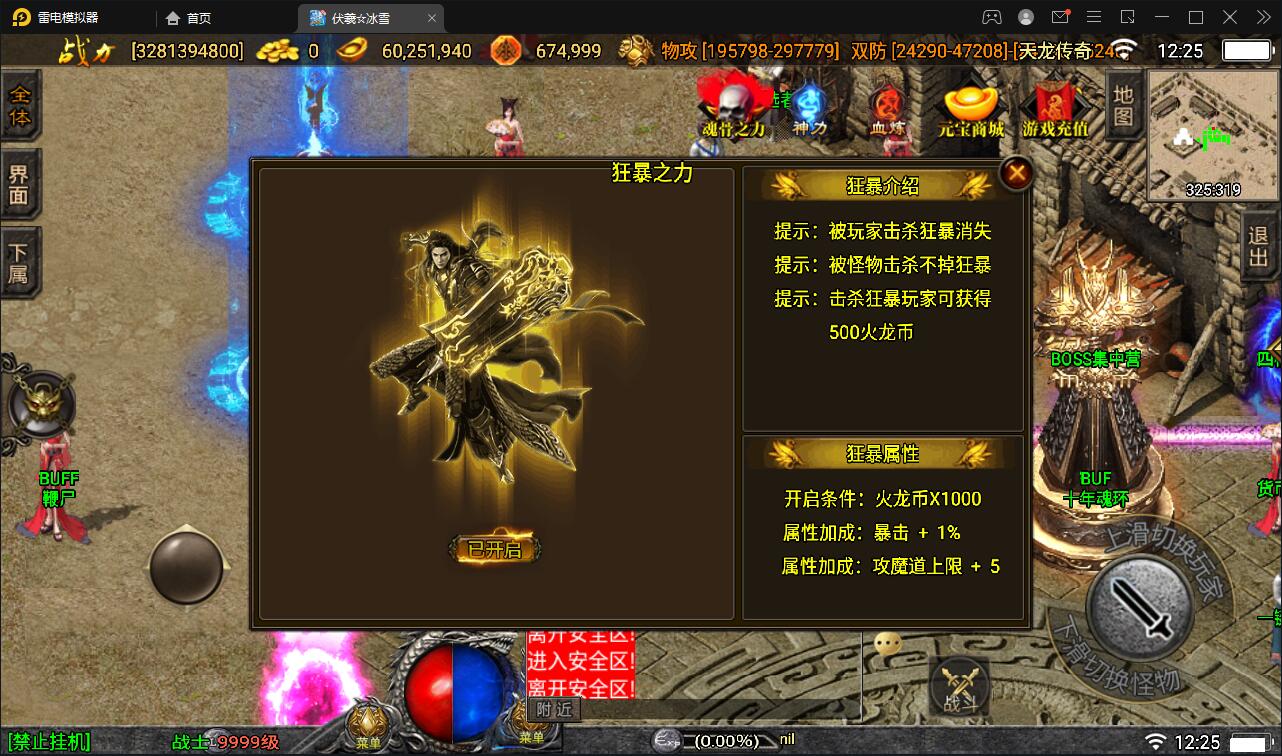Toggle the 已开启 activation state in the dialog
This screenshot has height=756, width=1282.
coord(494,548)
